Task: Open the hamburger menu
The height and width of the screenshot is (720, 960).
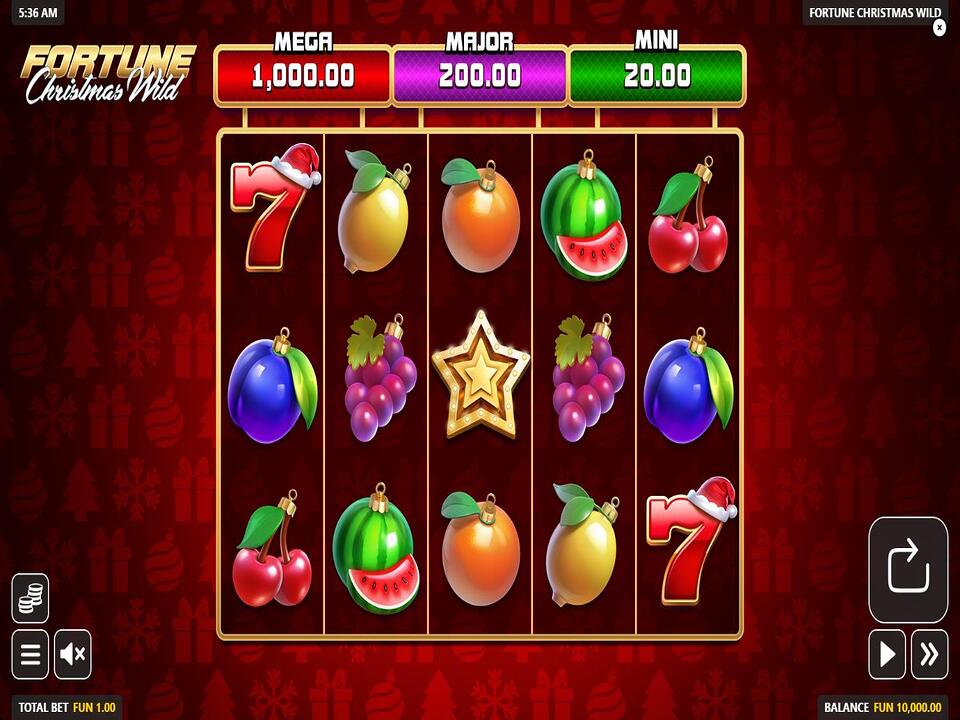Action: pos(30,655)
